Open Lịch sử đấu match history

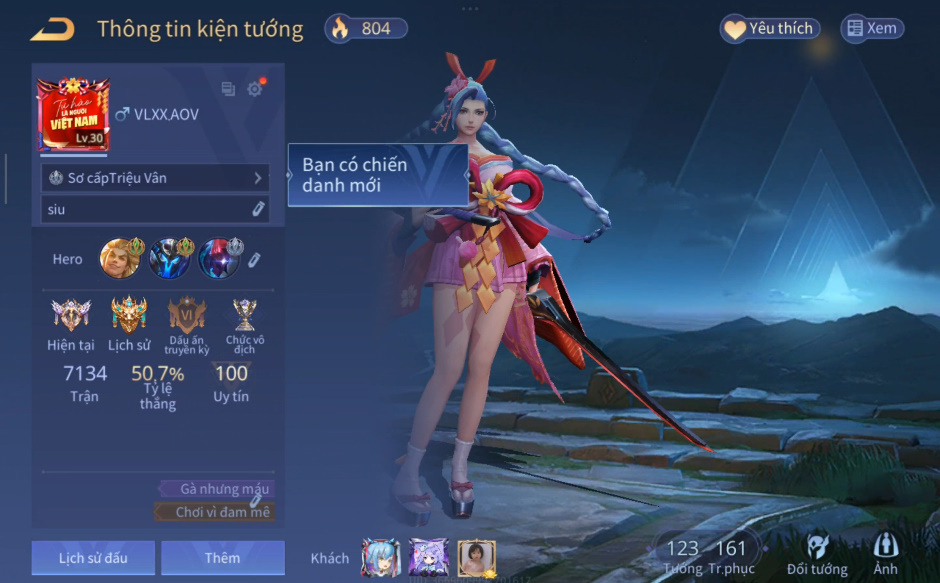pyautogui.click(x=93, y=557)
